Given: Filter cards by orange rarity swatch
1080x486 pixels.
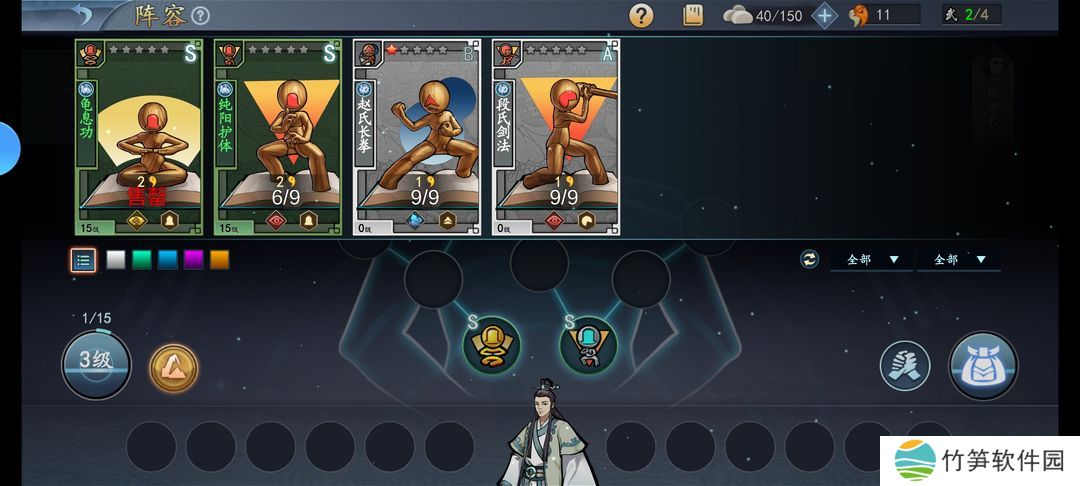Looking at the screenshot, I should (220, 260).
